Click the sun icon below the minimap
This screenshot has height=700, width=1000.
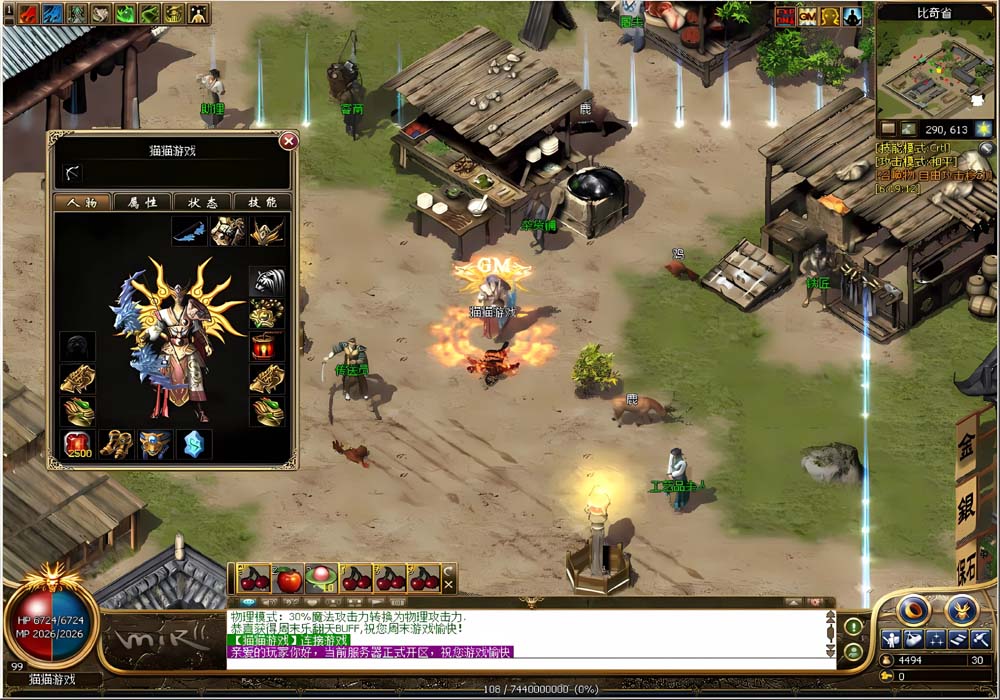[x=984, y=129]
